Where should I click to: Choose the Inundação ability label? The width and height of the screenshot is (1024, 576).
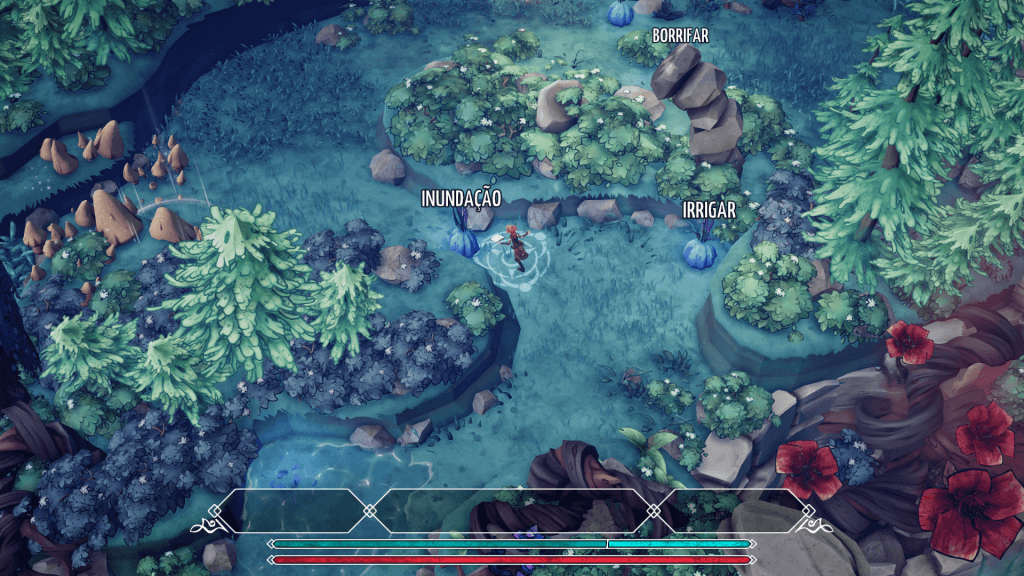(461, 199)
